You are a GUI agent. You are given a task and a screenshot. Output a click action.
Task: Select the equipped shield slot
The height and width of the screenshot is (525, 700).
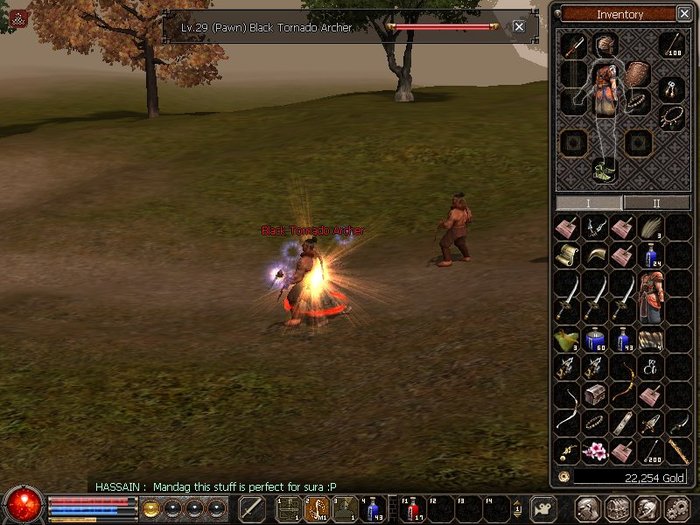pos(638,74)
